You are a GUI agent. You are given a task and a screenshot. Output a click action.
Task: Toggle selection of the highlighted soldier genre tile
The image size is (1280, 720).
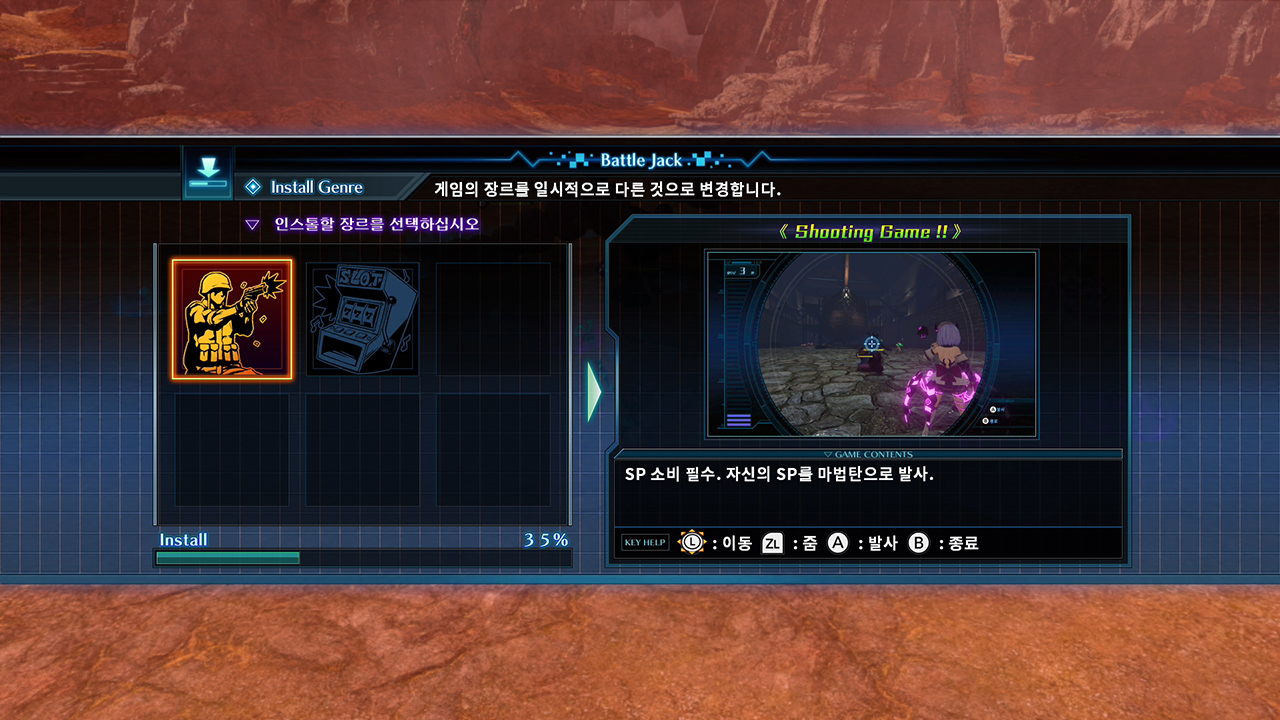pyautogui.click(x=231, y=319)
